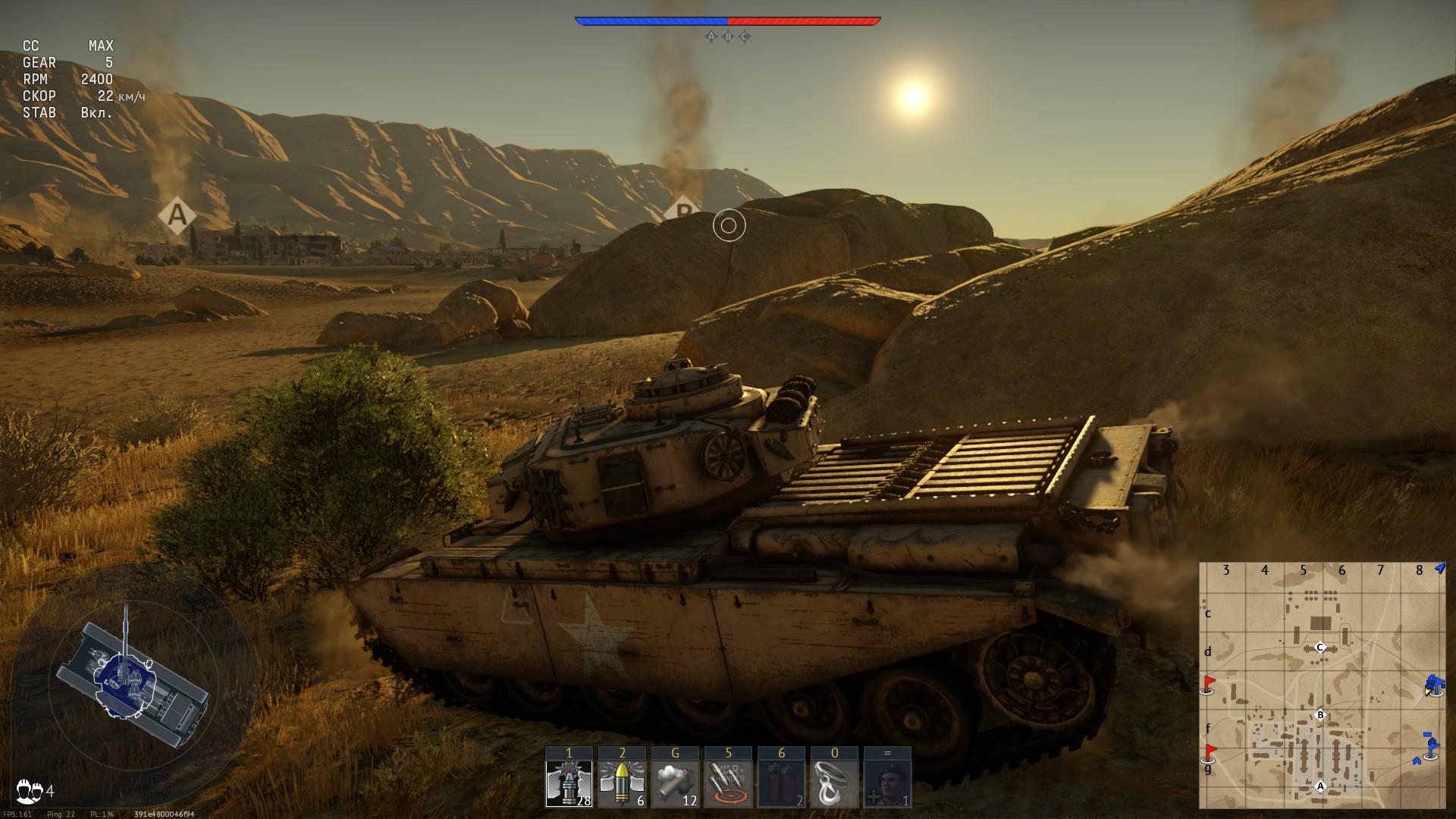Click capture point C on the minimap
The width and height of the screenshot is (1456, 819).
[1320, 648]
